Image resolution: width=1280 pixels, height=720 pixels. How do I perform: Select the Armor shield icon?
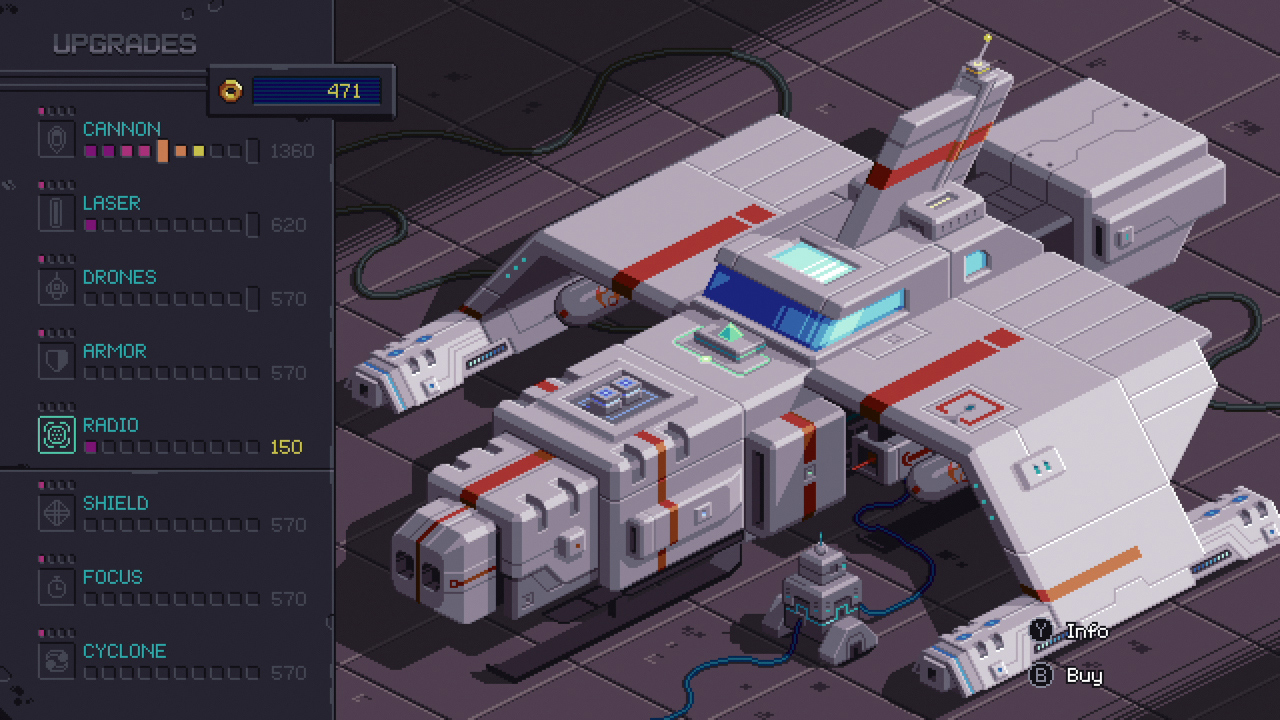tap(55, 360)
